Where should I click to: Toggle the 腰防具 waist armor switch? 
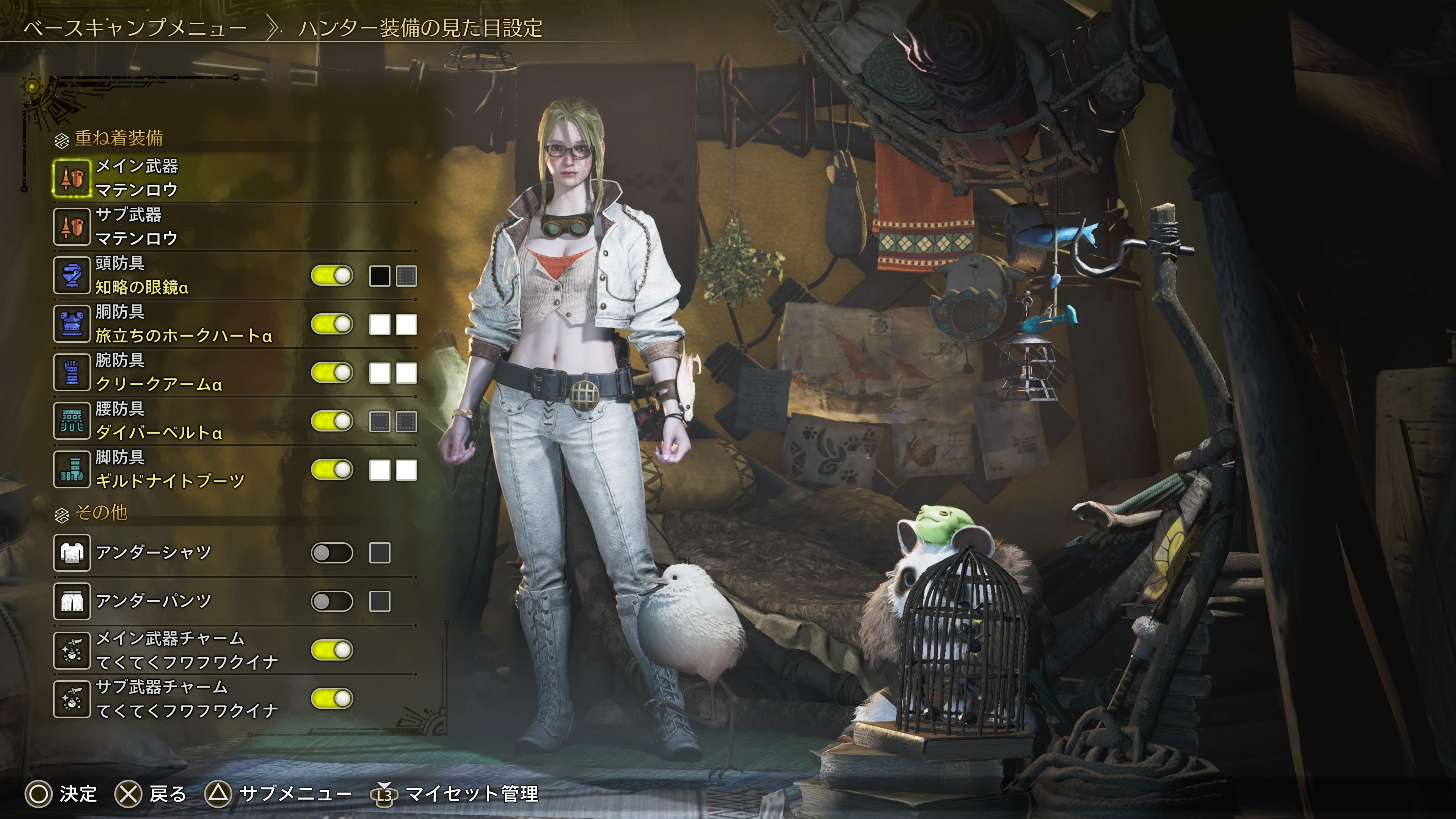[333, 422]
